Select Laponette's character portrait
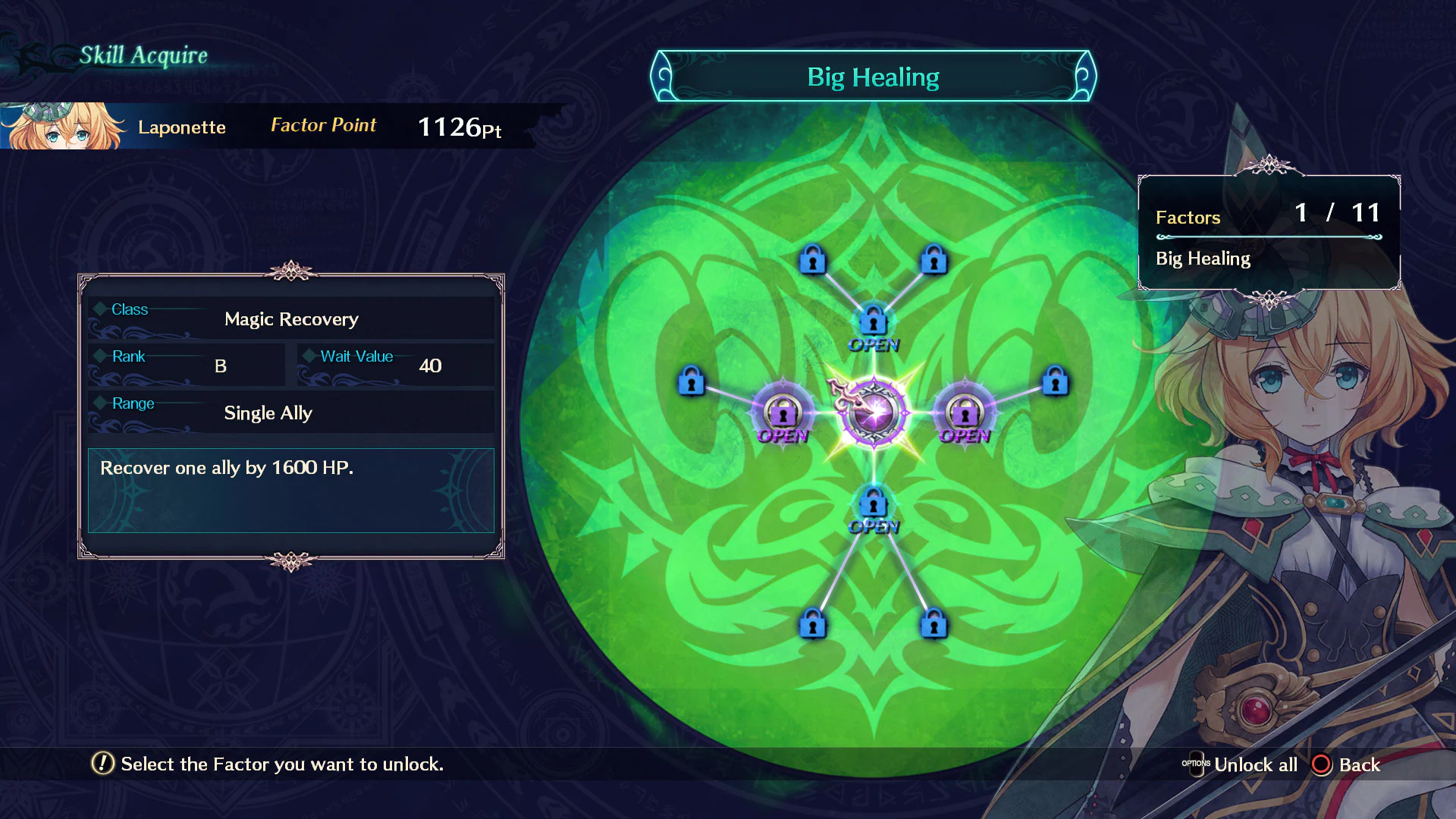 click(64, 127)
